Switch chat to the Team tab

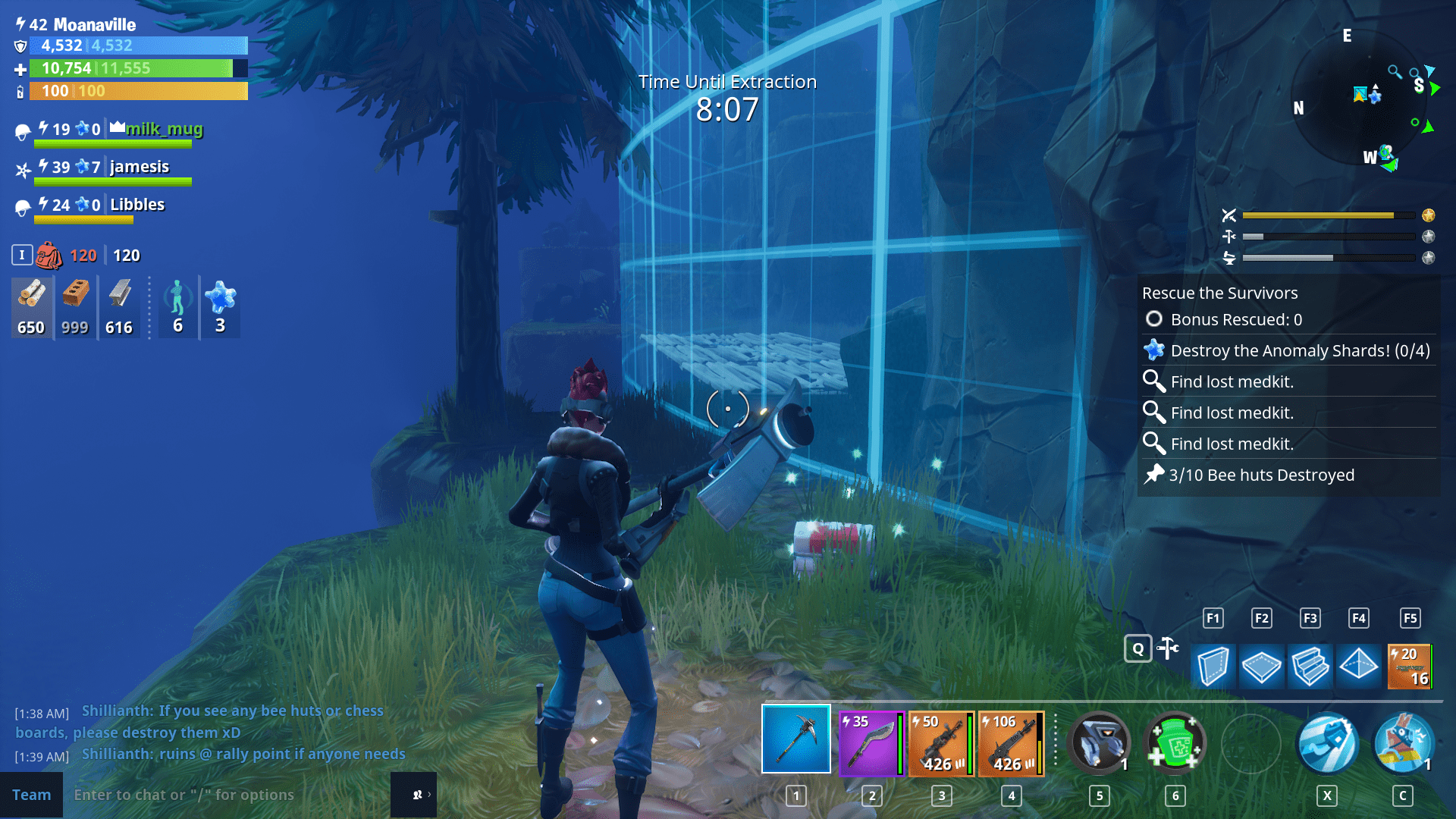tap(32, 794)
